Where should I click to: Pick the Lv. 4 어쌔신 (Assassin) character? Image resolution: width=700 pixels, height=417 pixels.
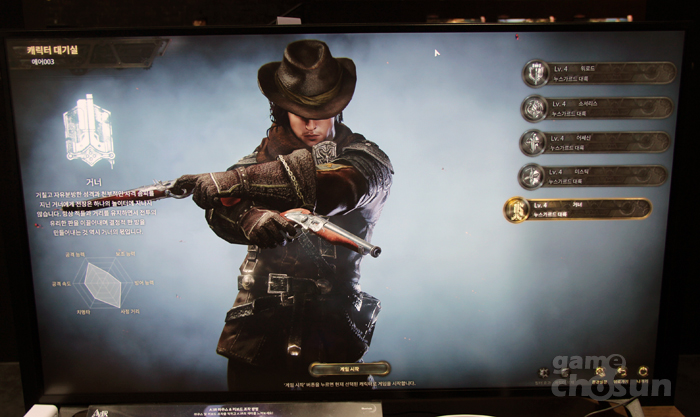point(596,142)
